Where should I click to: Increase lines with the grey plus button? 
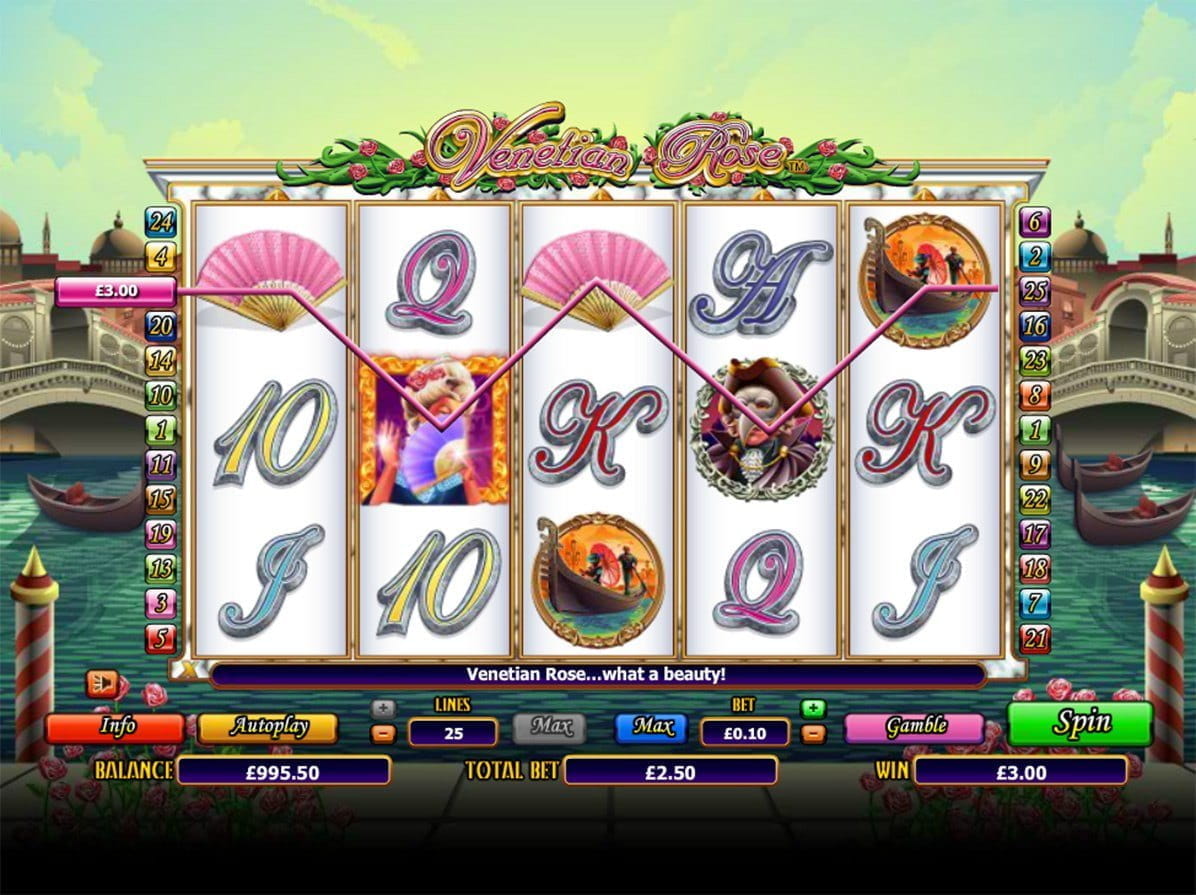(x=383, y=708)
